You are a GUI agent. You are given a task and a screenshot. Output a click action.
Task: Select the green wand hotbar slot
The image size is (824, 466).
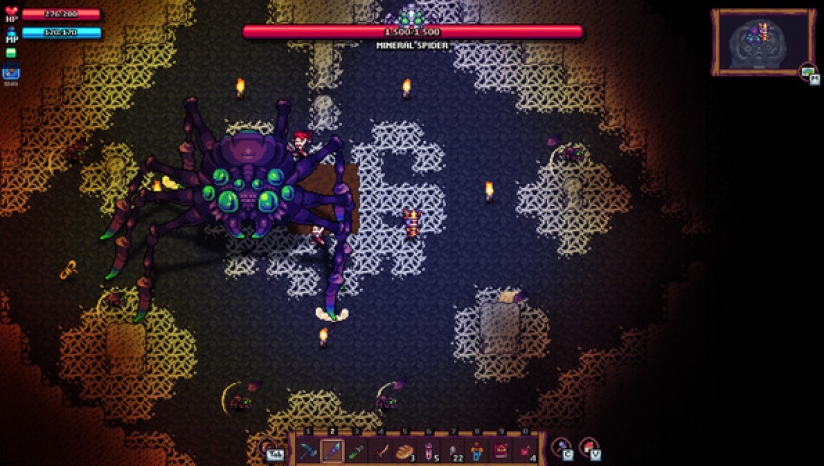click(x=356, y=451)
